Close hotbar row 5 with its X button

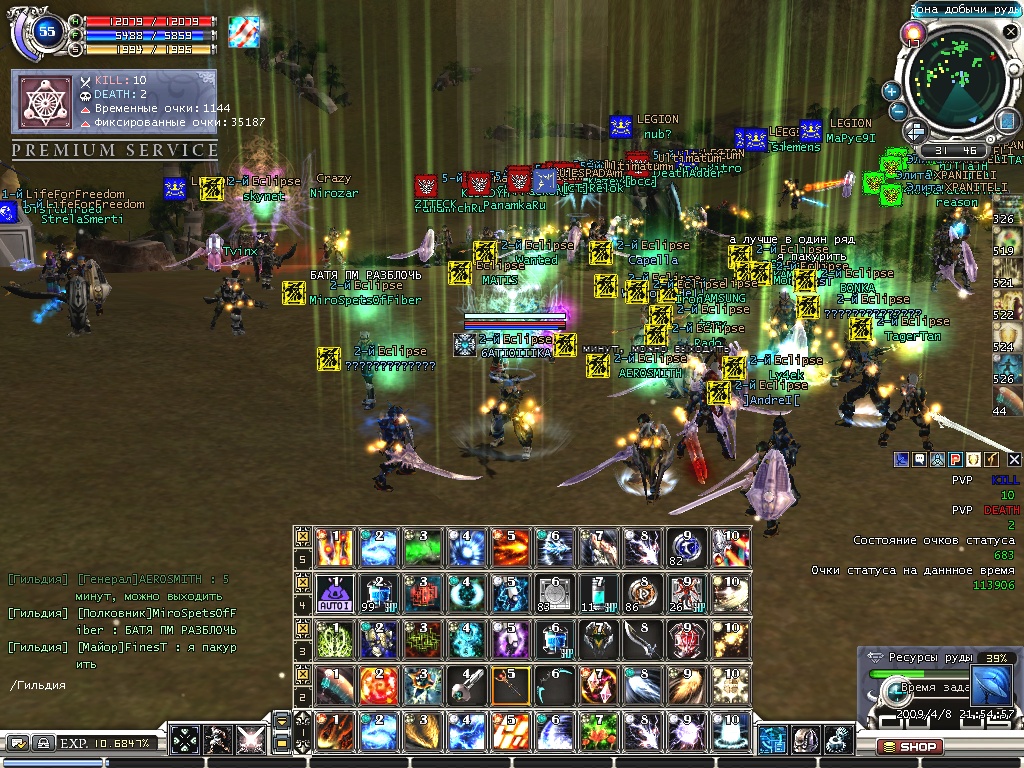pyautogui.click(x=303, y=537)
